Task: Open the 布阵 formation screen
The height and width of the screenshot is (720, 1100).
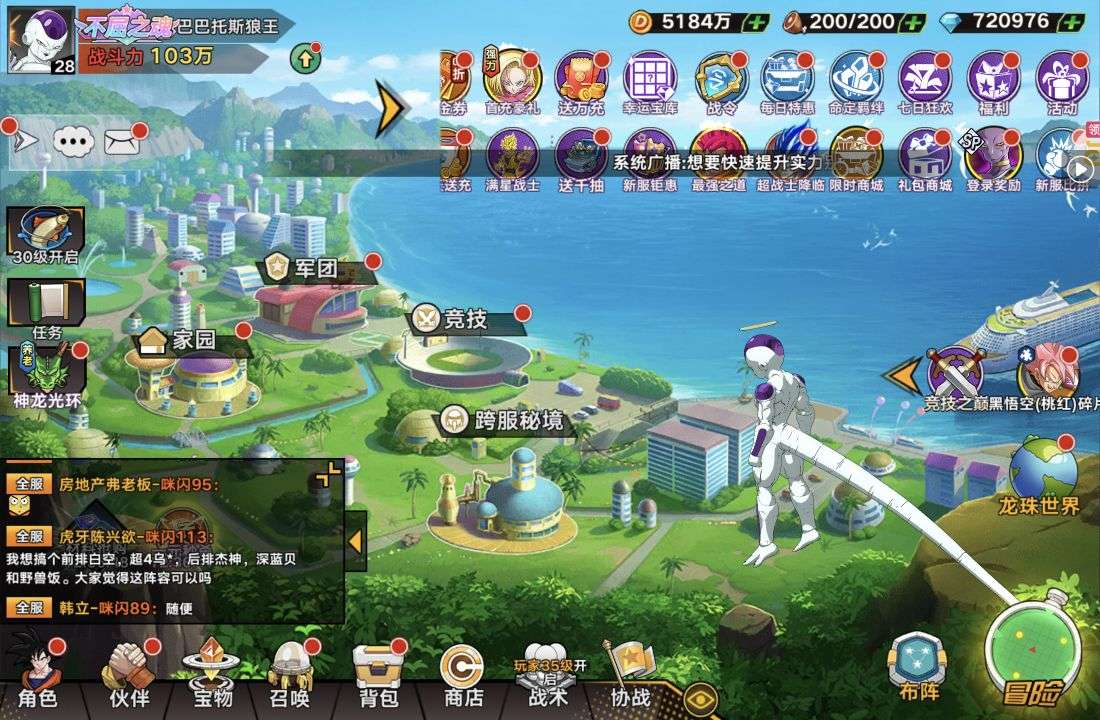Action: (916, 667)
